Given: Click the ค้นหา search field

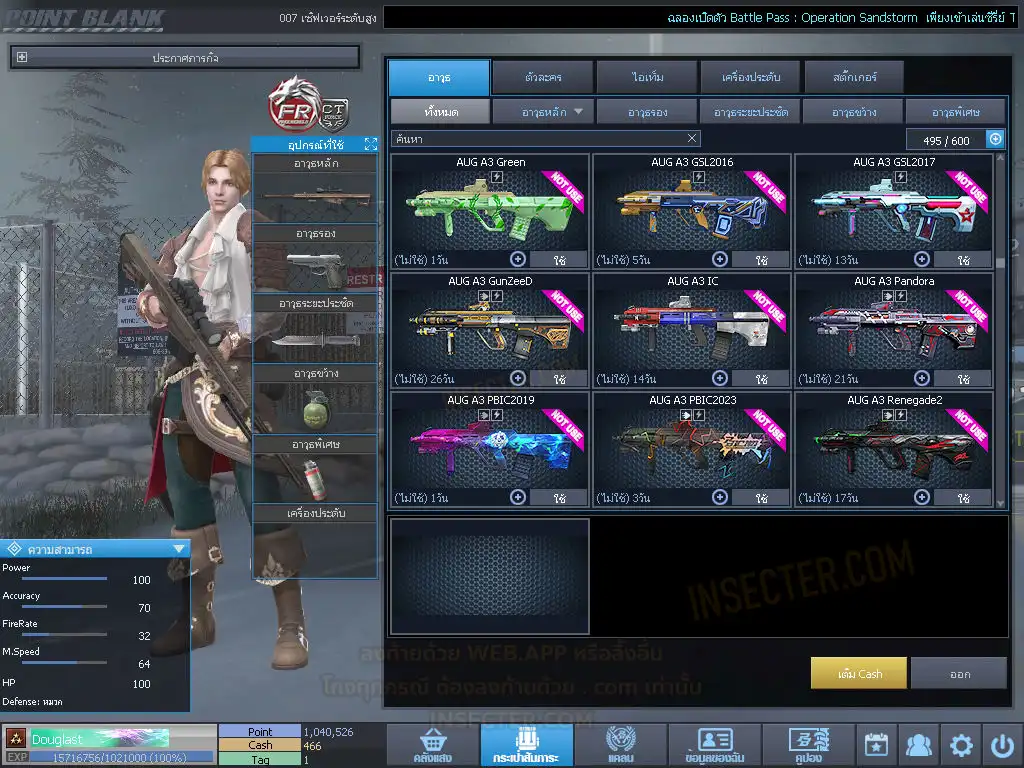Looking at the screenshot, I should 538,139.
